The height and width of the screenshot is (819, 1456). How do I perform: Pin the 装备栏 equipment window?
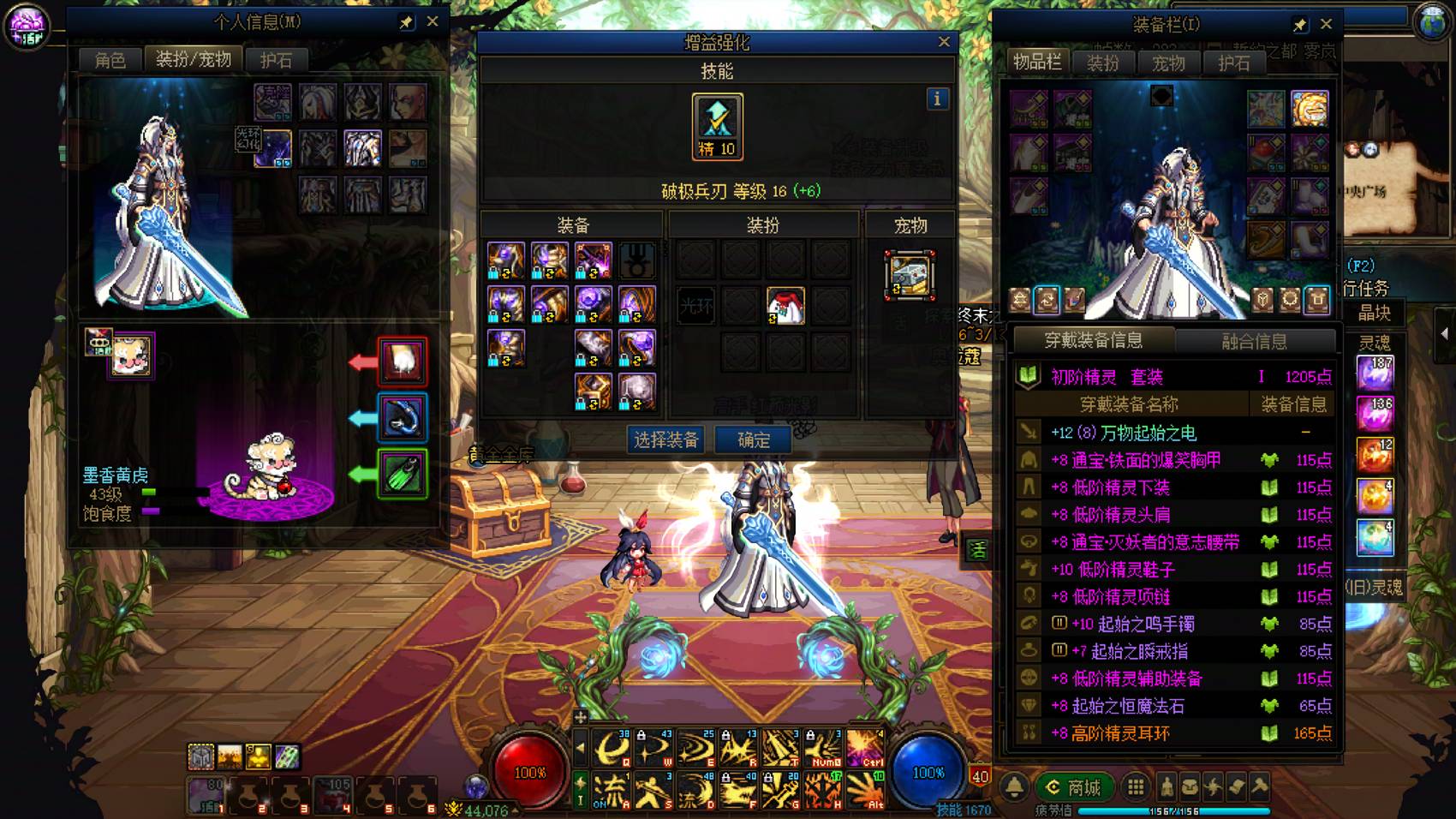1299,25
